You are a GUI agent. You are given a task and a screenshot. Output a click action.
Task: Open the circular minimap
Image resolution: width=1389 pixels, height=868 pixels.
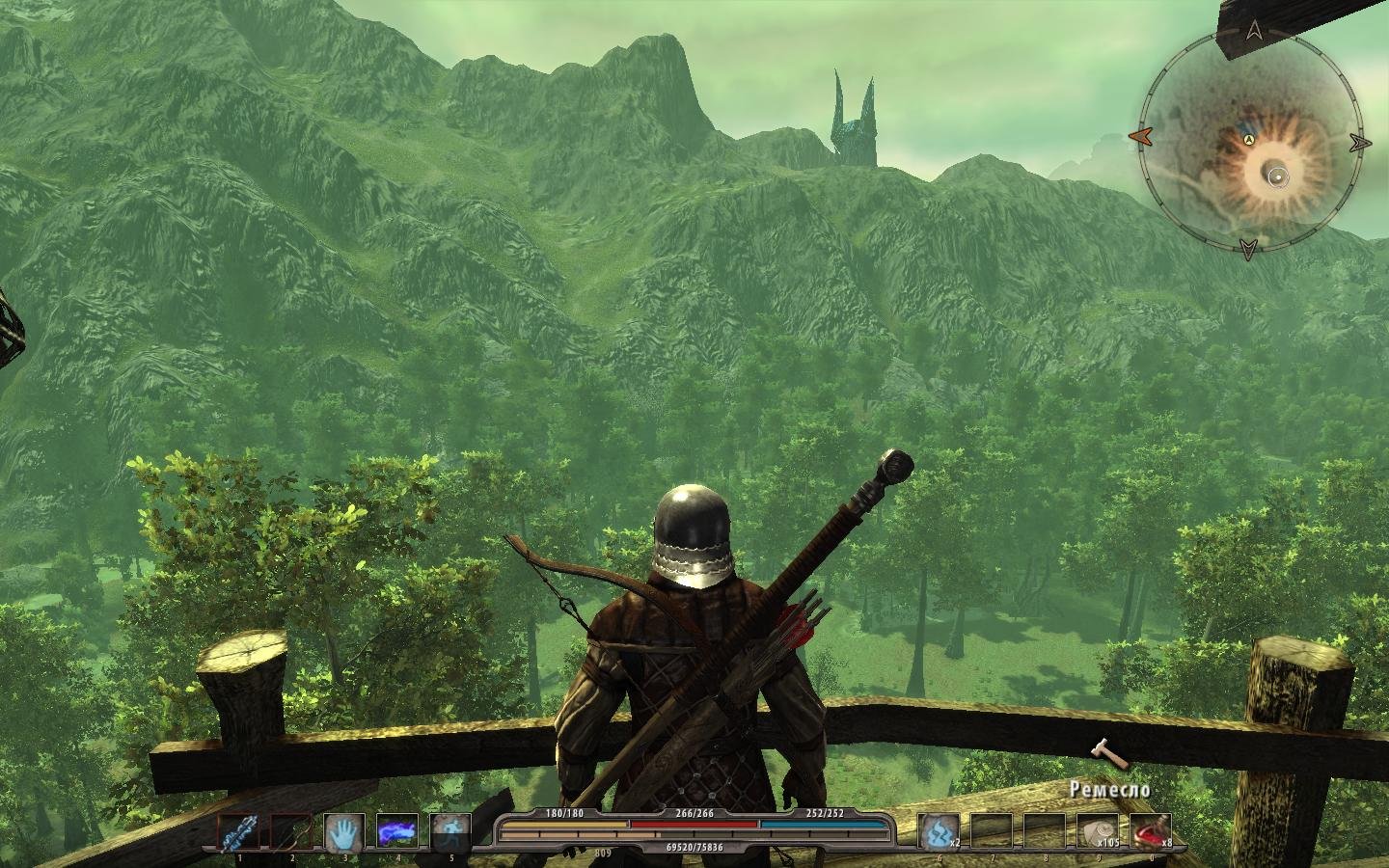tap(1249, 142)
